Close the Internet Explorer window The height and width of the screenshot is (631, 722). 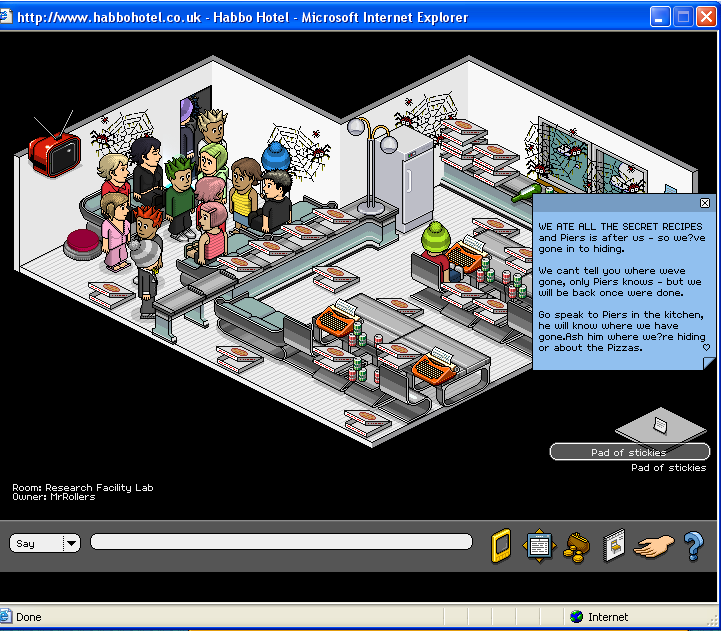(707, 16)
